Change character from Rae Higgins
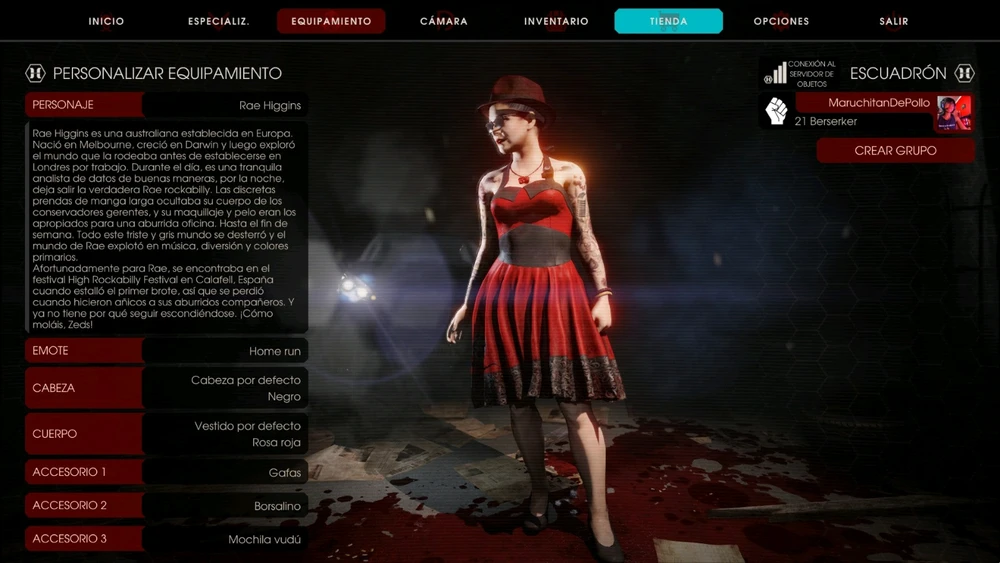 click(x=166, y=105)
